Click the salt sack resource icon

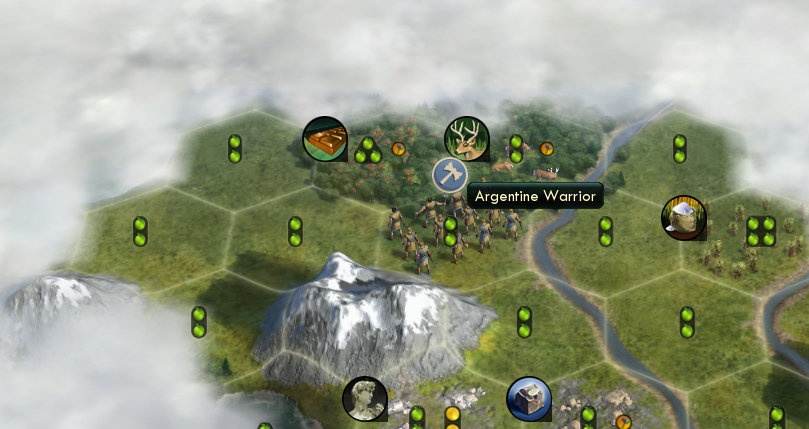point(684,217)
